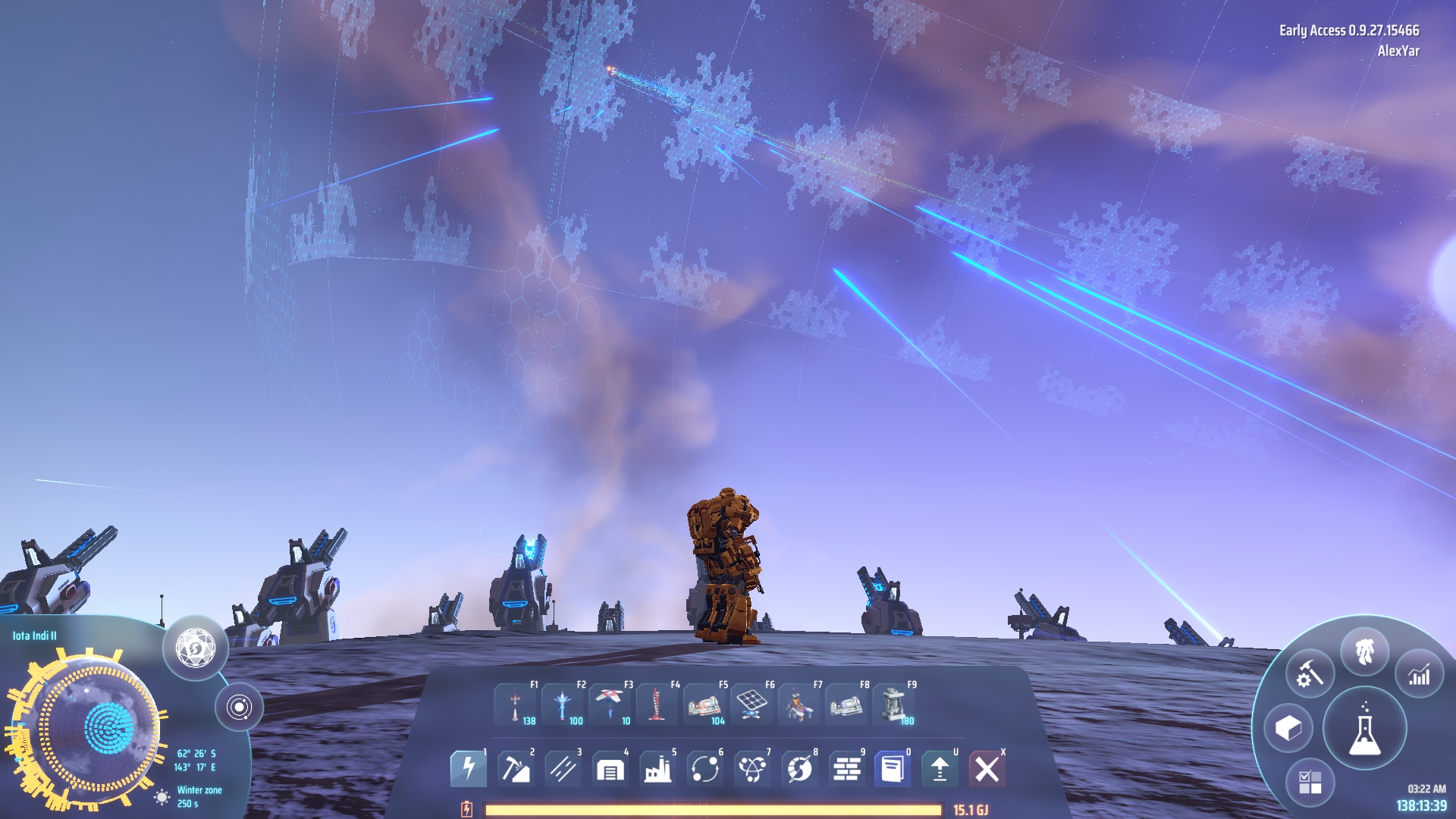
Task: Open the brick foundation build category
Action: 846,769
